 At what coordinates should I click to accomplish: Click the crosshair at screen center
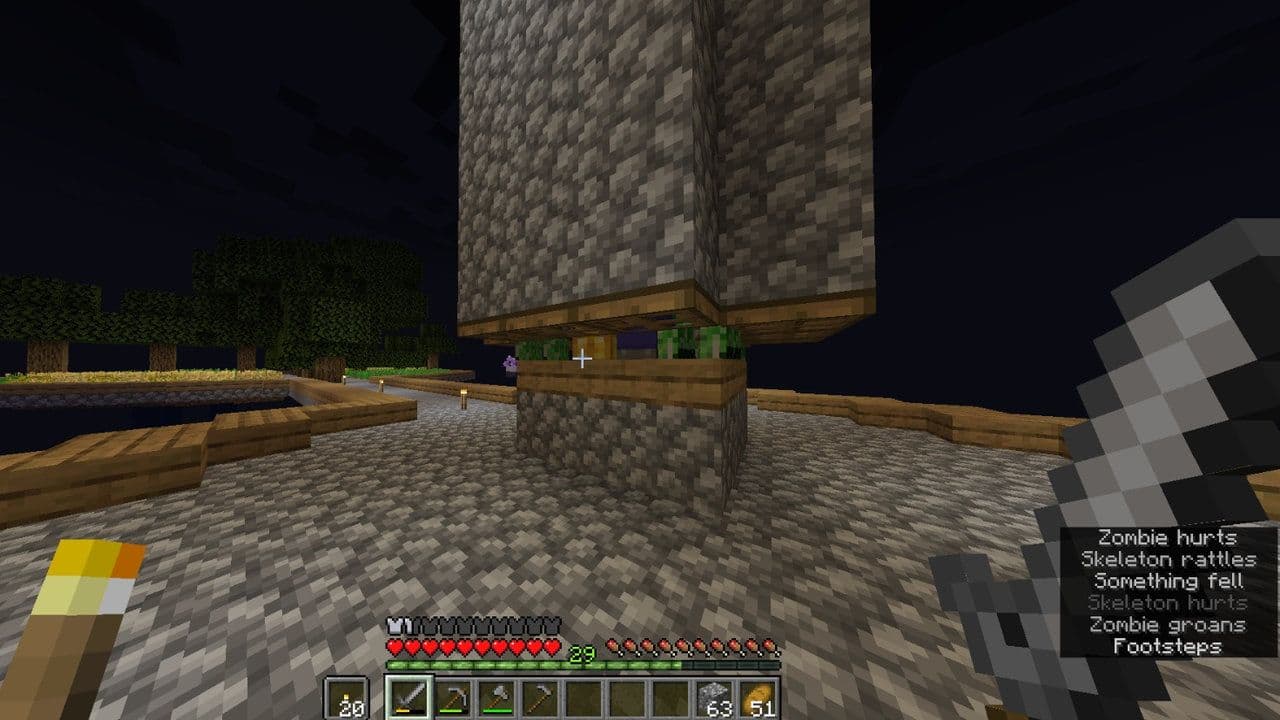583,357
